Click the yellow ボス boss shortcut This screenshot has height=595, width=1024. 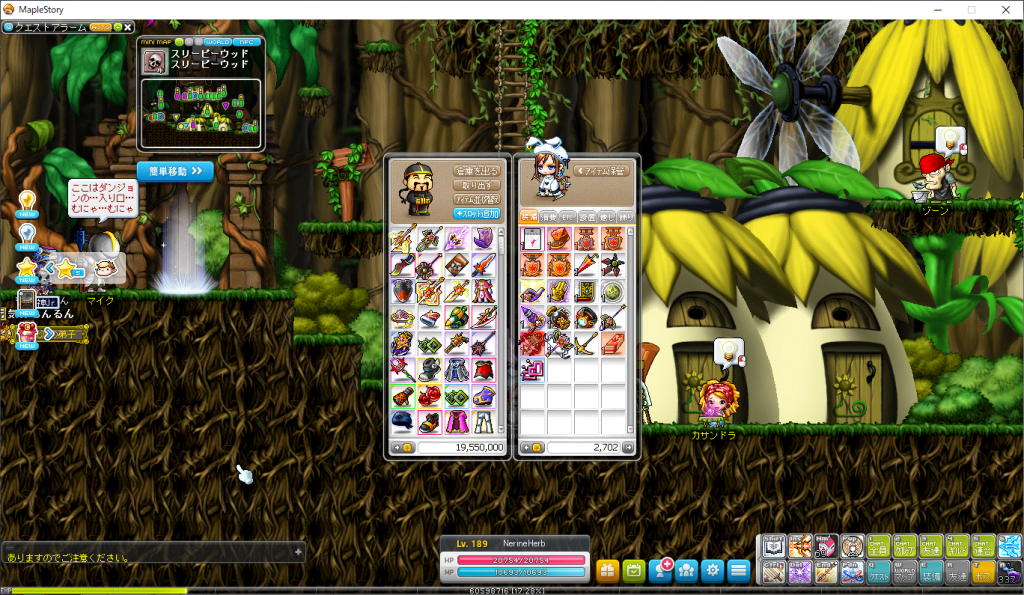click(983, 572)
